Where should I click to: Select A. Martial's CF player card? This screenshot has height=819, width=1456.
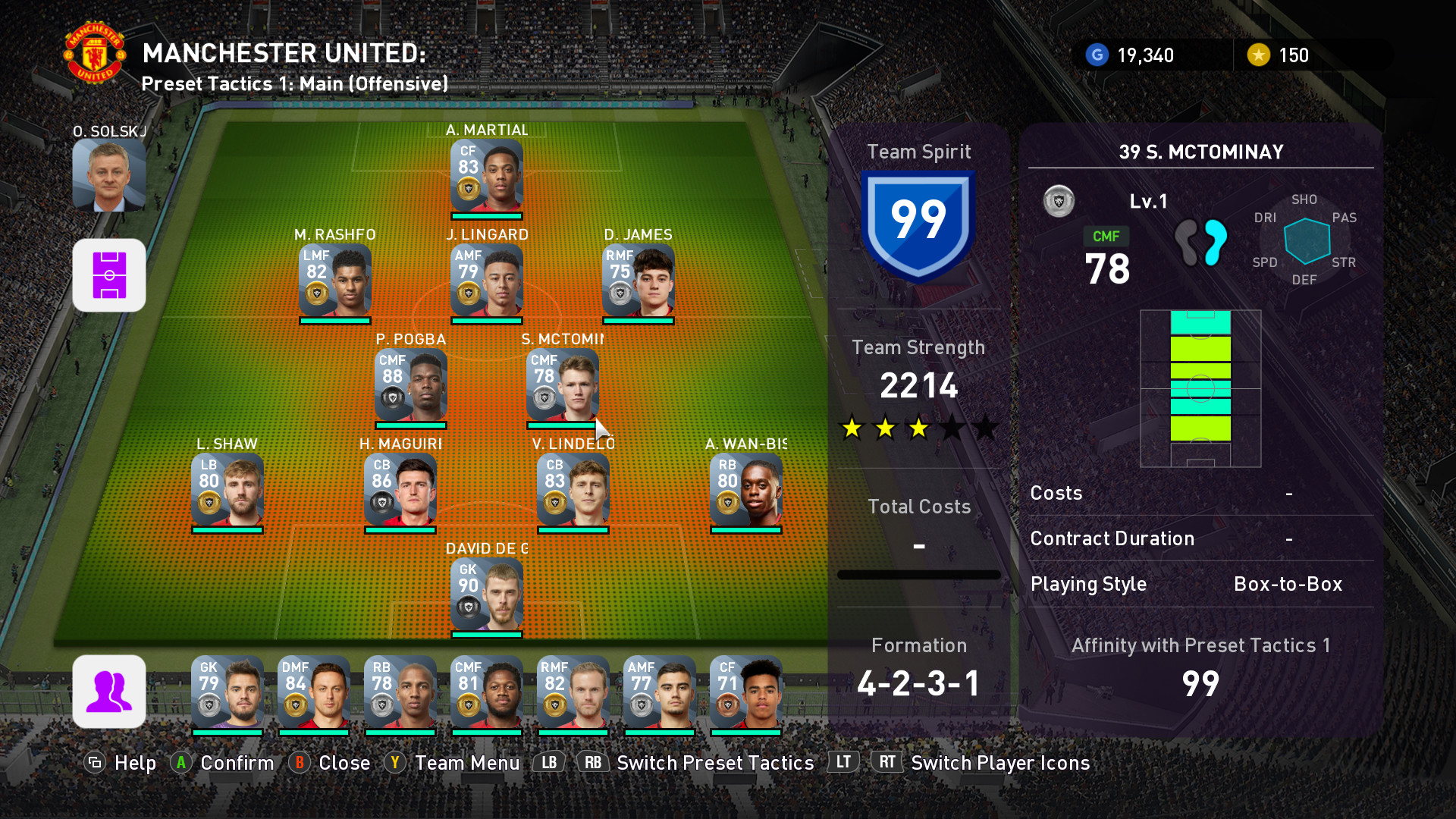pyautogui.click(x=486, y=176)
